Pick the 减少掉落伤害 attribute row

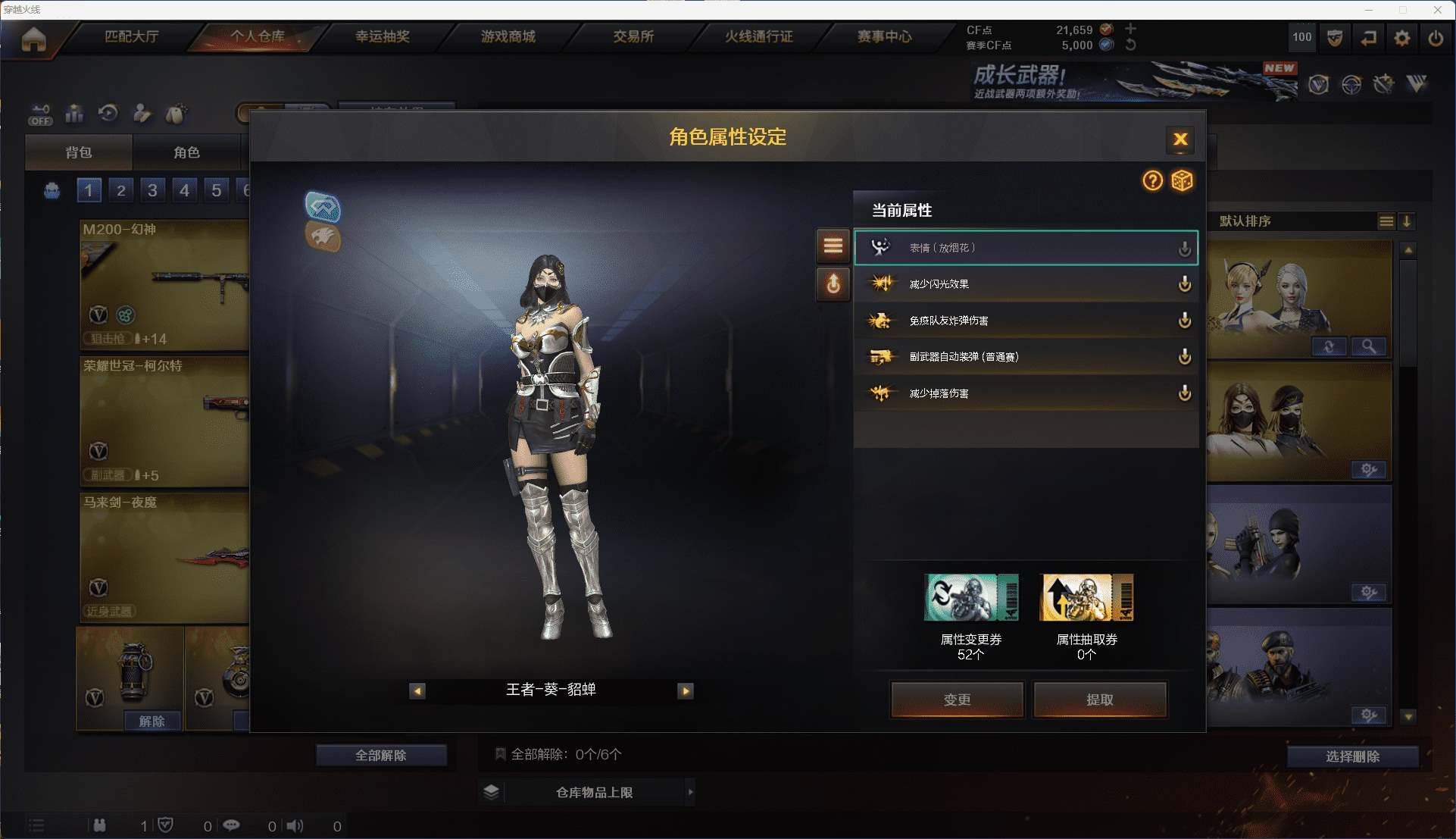1025,393
